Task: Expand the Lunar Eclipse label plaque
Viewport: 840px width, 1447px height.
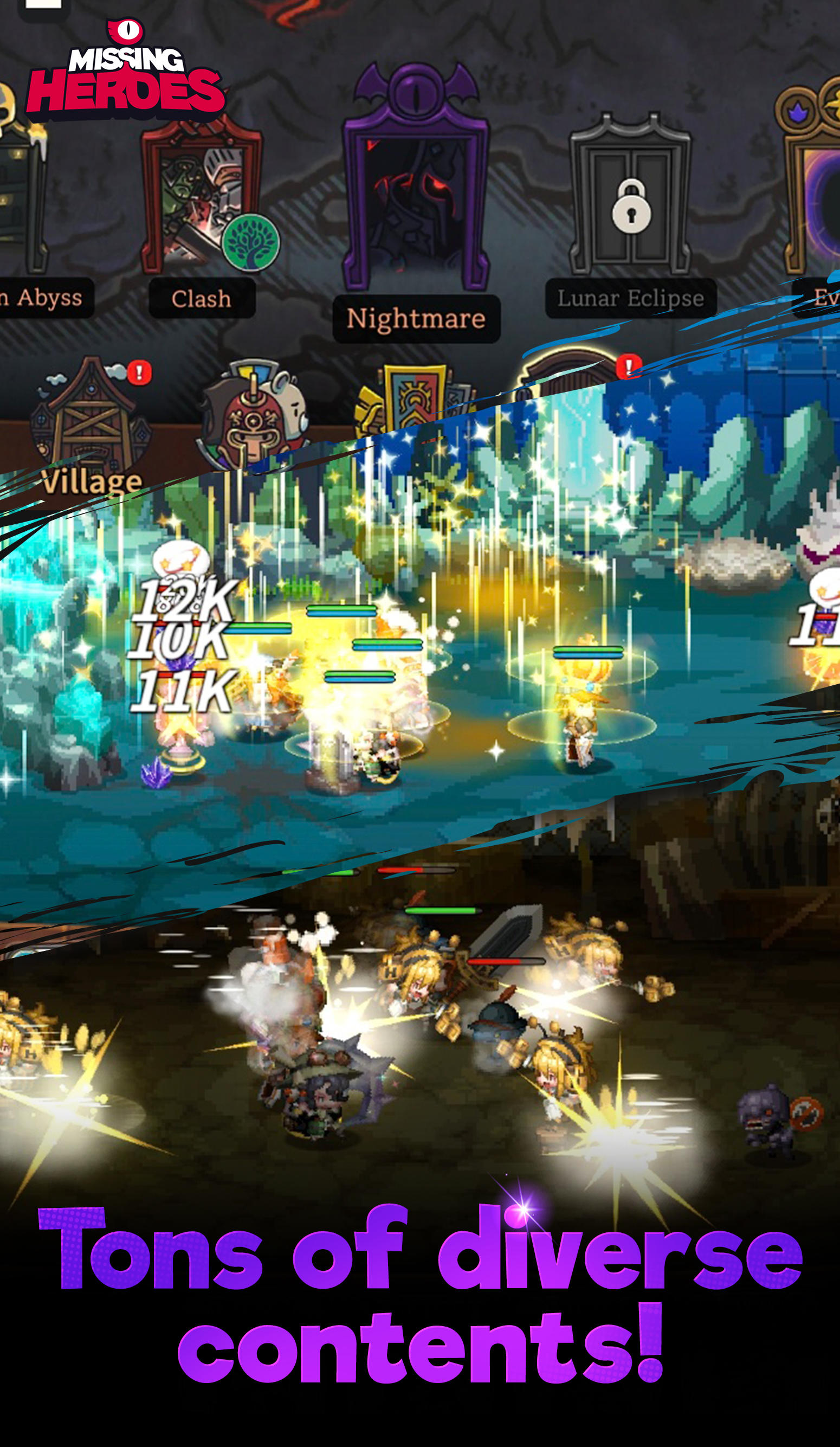Action: pyautogui.click(x=631, y=297)
